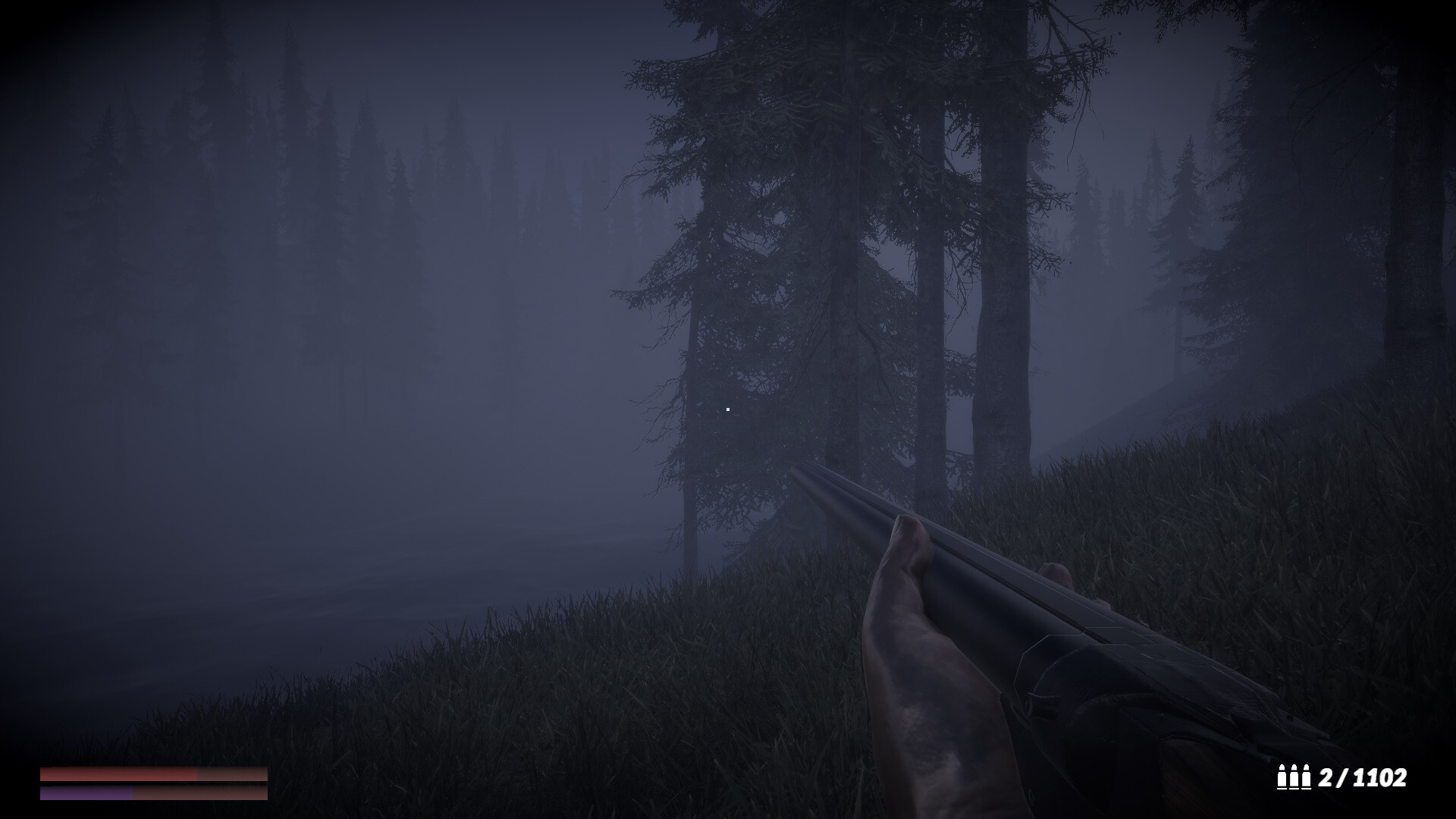Image resolution: width=1456 pixels, height=819 pixels.
Task: Click the first bullet ammo icon
Action: click(x=1282, y=777)
